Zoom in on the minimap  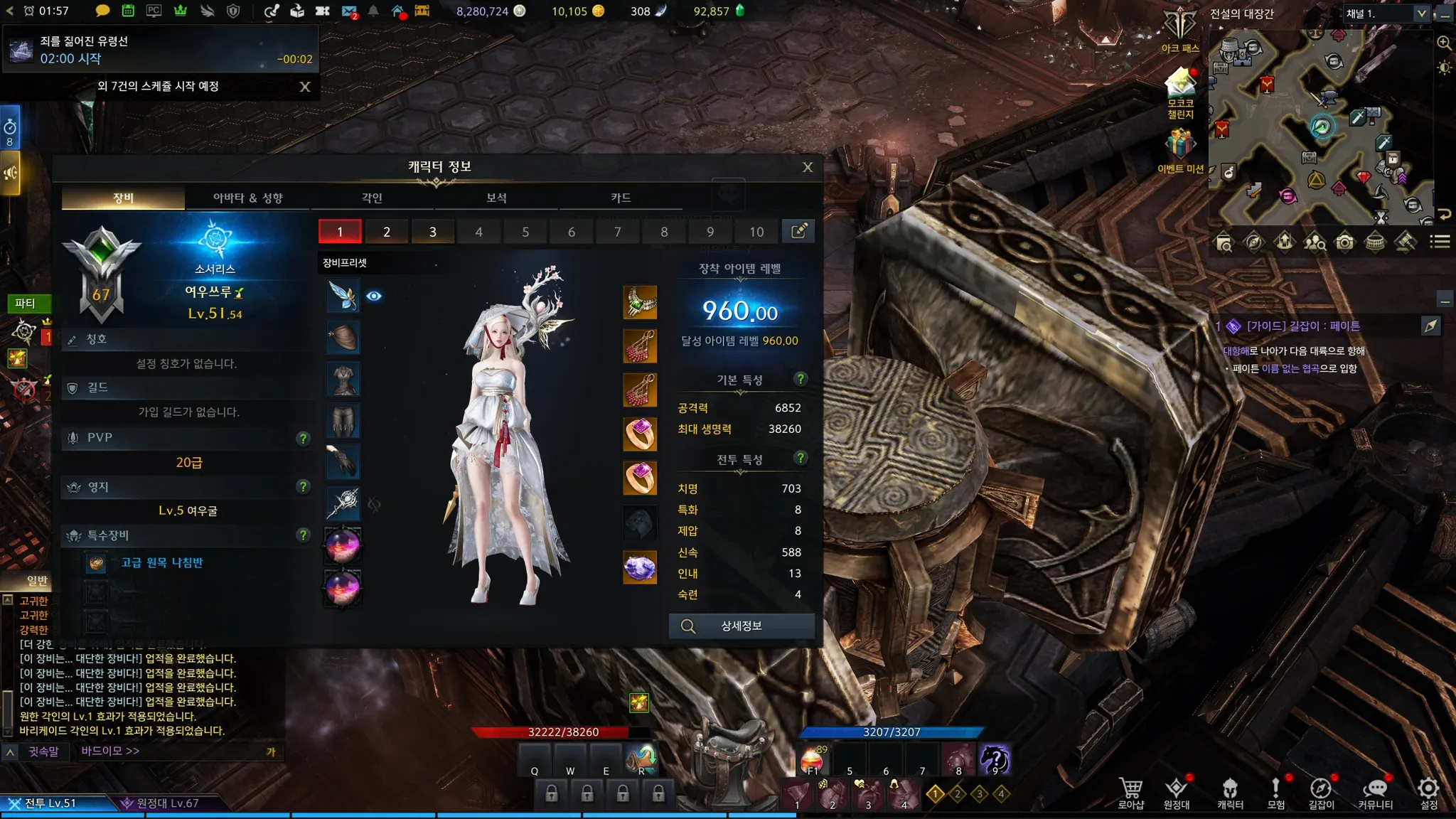pyautogui.click(x=1444, y=43)
